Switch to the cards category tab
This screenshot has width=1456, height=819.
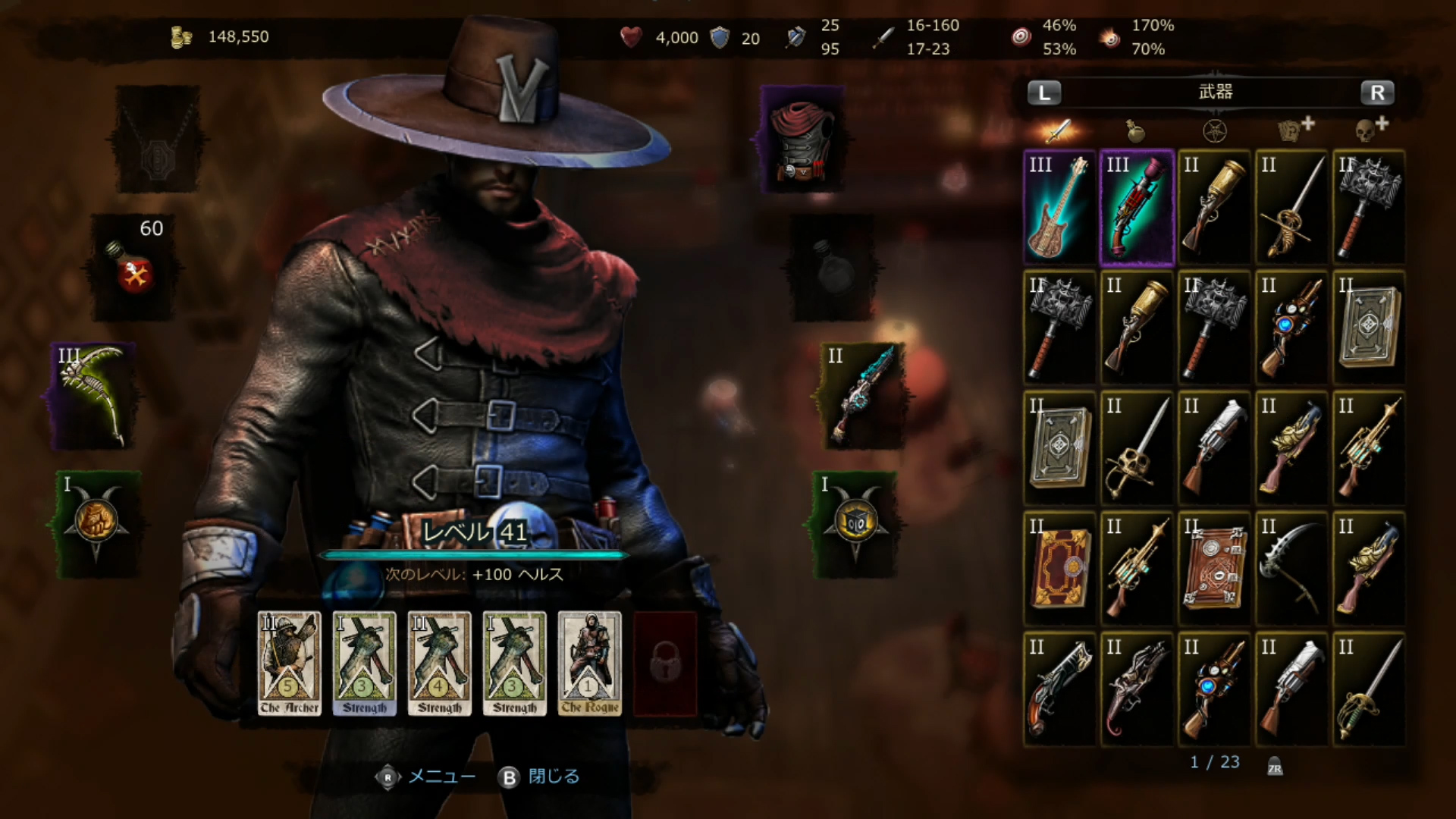click(1295, 130)
